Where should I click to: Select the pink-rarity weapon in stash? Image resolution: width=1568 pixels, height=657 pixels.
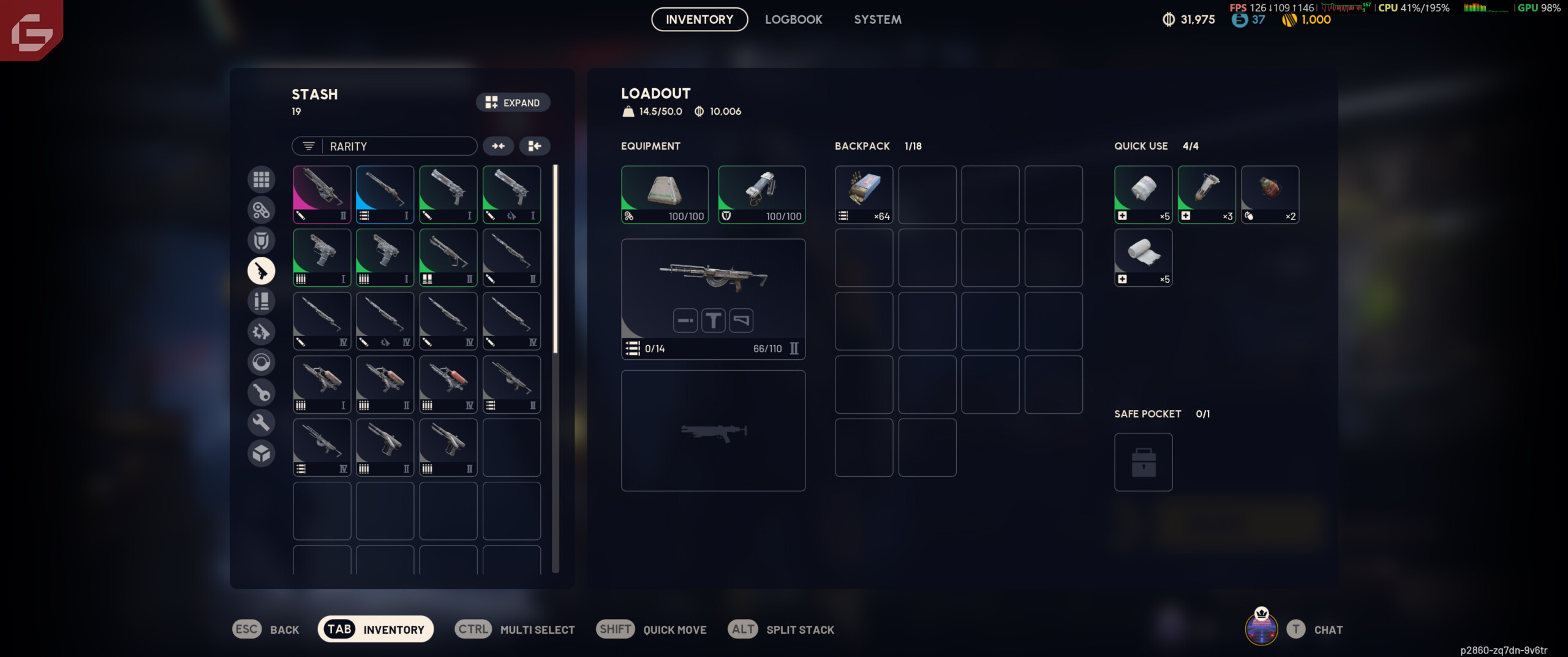322,194
